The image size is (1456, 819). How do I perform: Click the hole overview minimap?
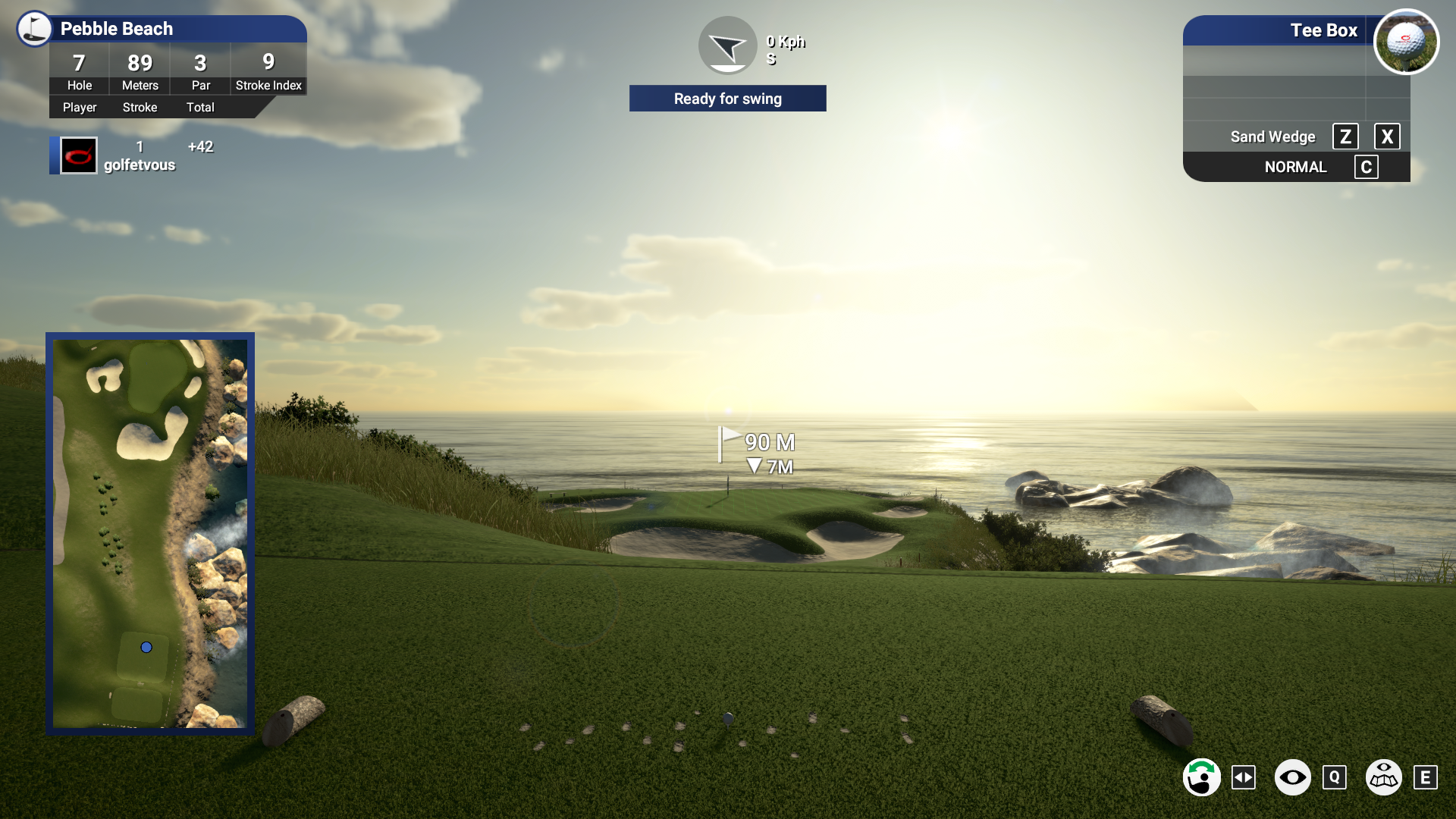pyautogui.click(x=150, y=533)
